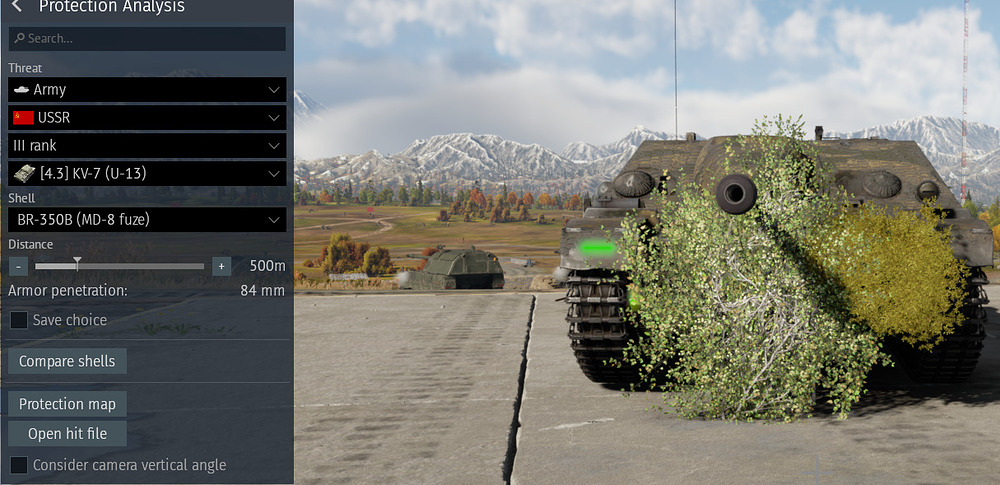Enable Consider camera vertical angle
Viewport: 1000px width, 485px height.
(x=19, y=465)
